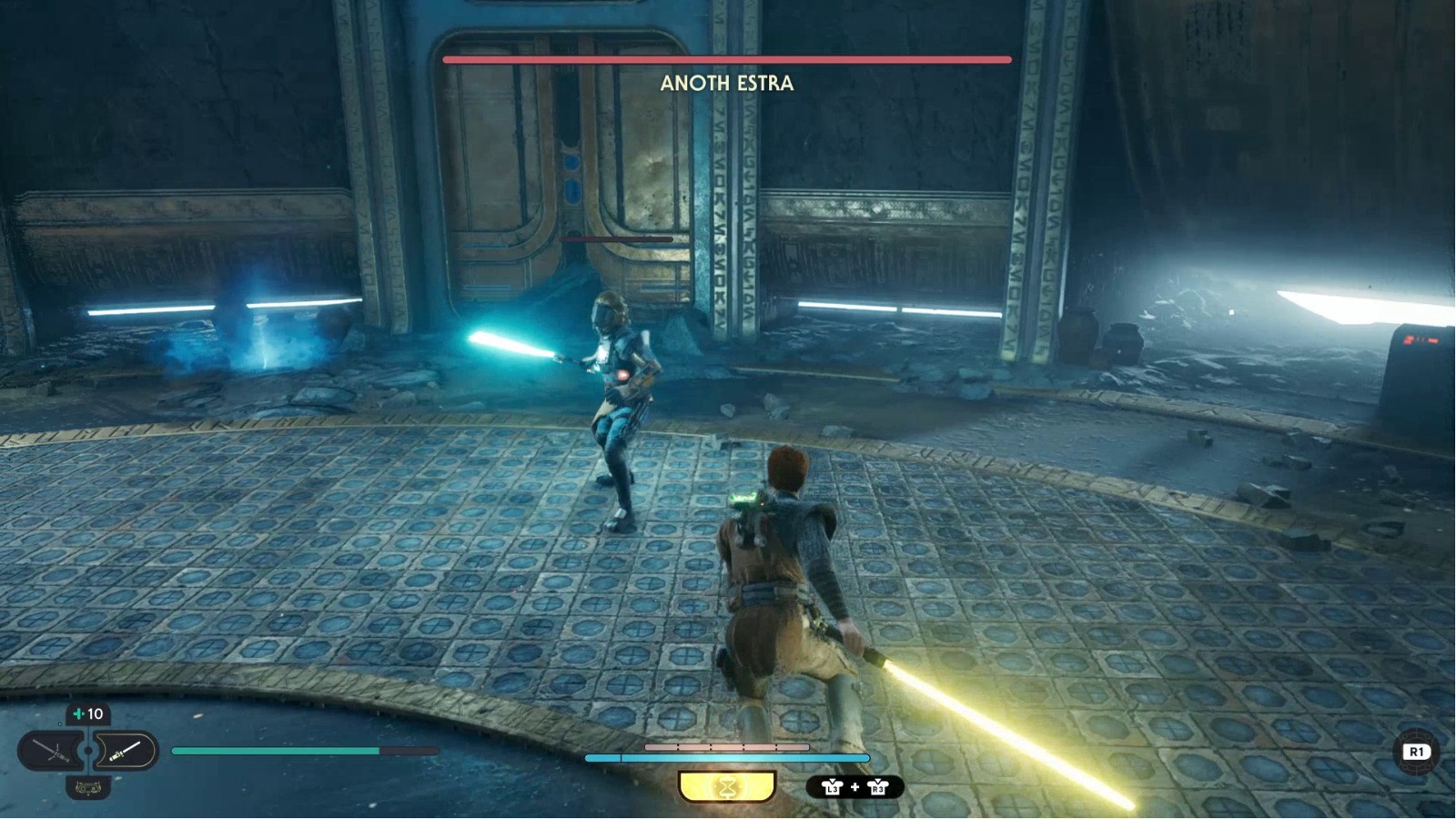
Task: Click the segmented pink XP bar
Action: click(728, 746)
